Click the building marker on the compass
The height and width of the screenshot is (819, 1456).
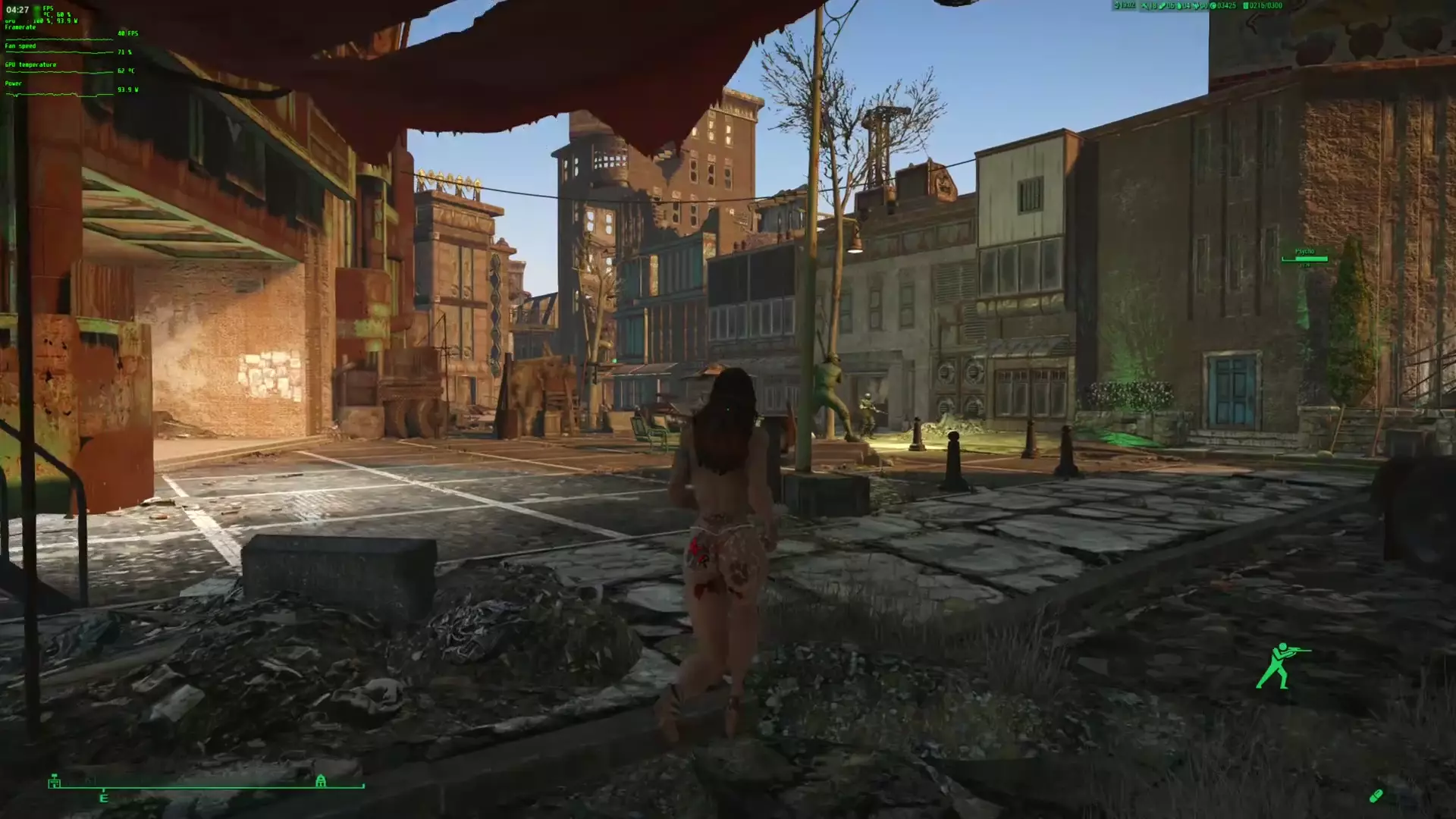54,781
